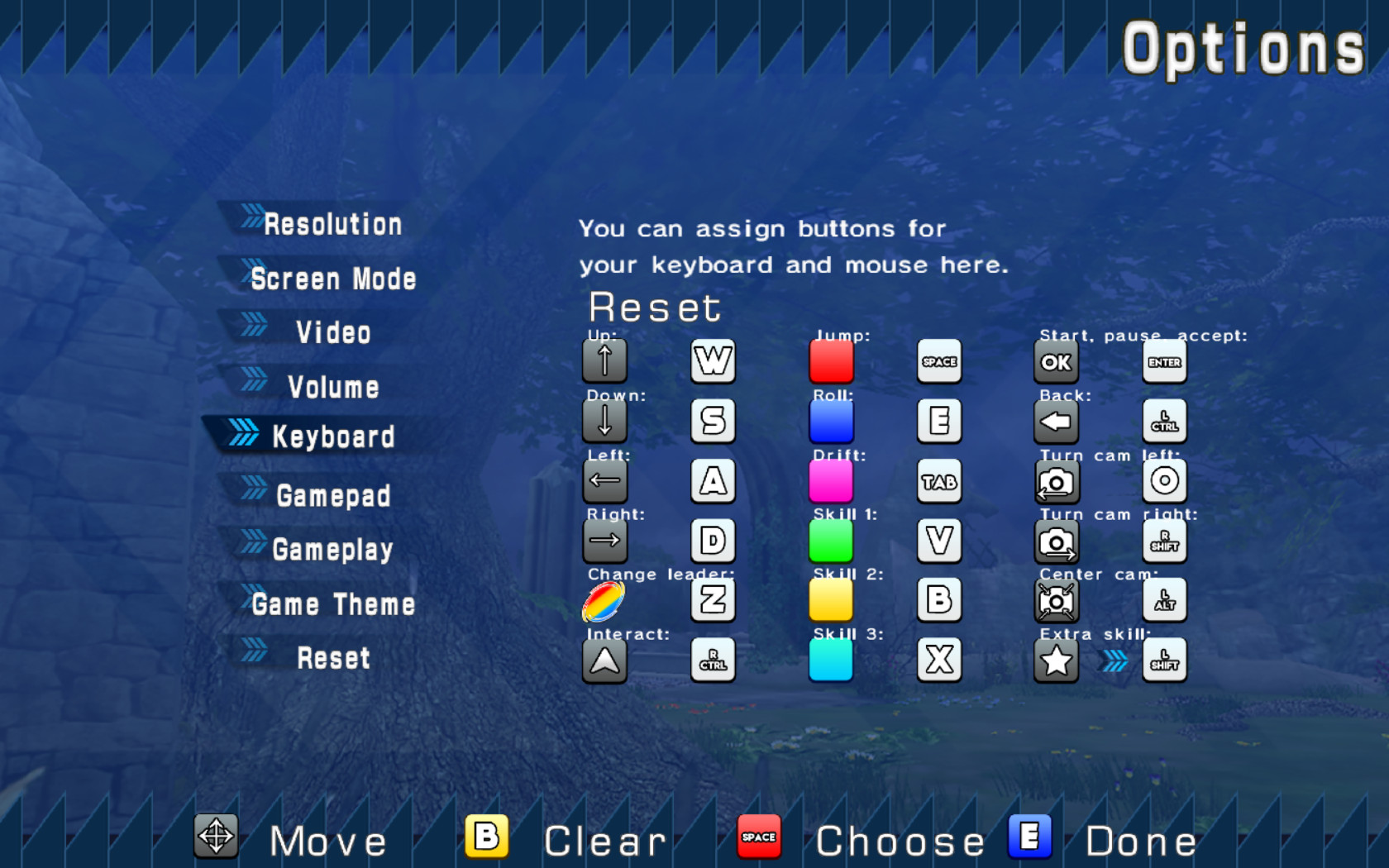Click the W key binding for Up

[713, 361]
